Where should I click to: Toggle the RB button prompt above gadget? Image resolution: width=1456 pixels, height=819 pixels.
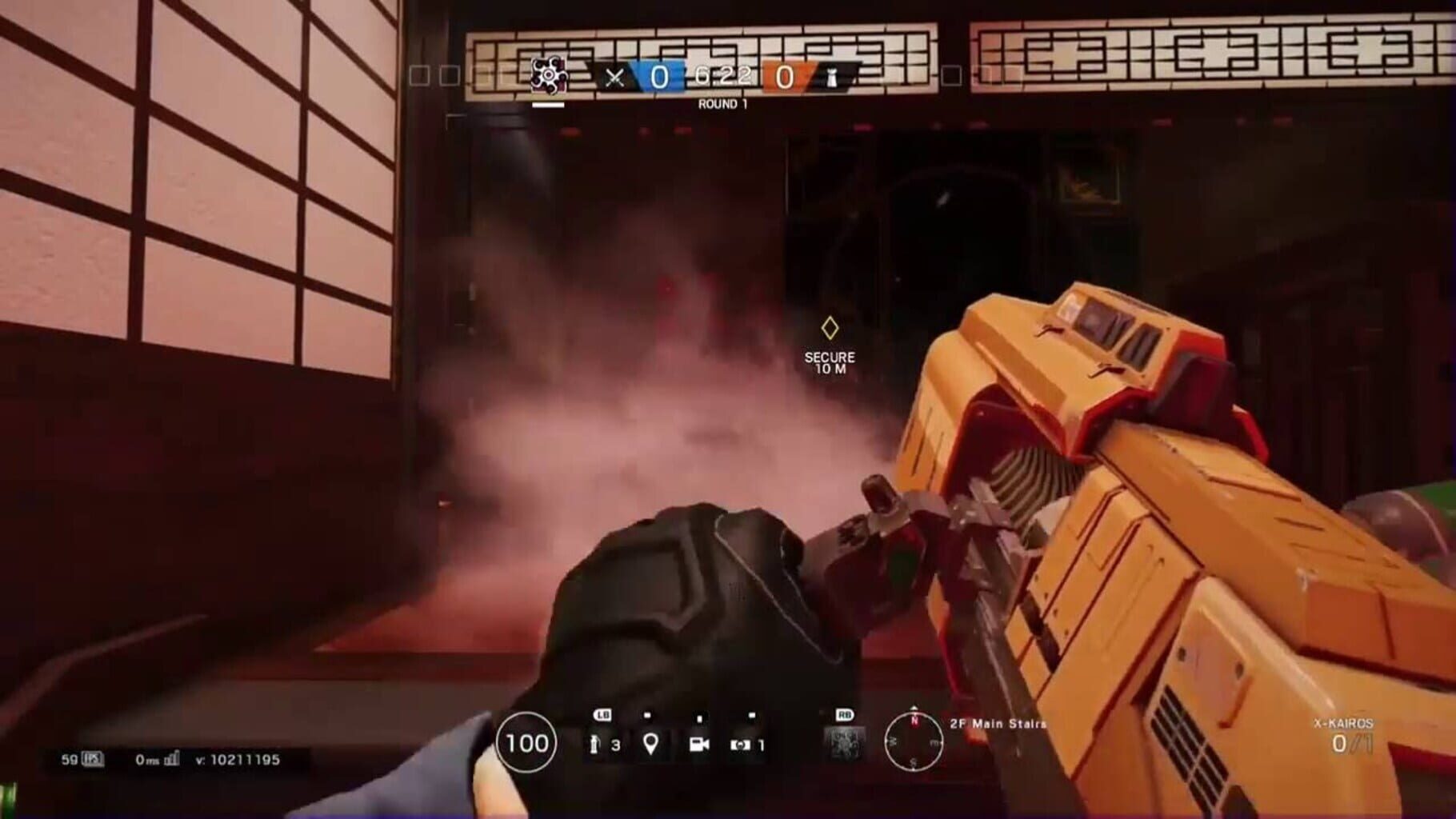844,713
